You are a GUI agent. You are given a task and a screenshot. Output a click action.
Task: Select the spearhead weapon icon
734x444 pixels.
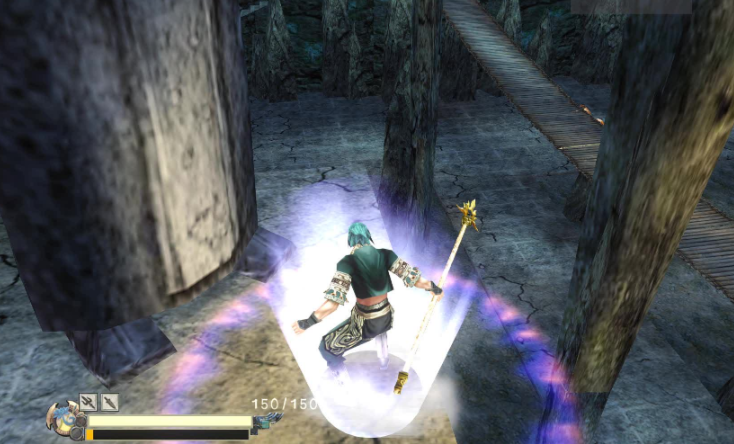coord(110,402)
